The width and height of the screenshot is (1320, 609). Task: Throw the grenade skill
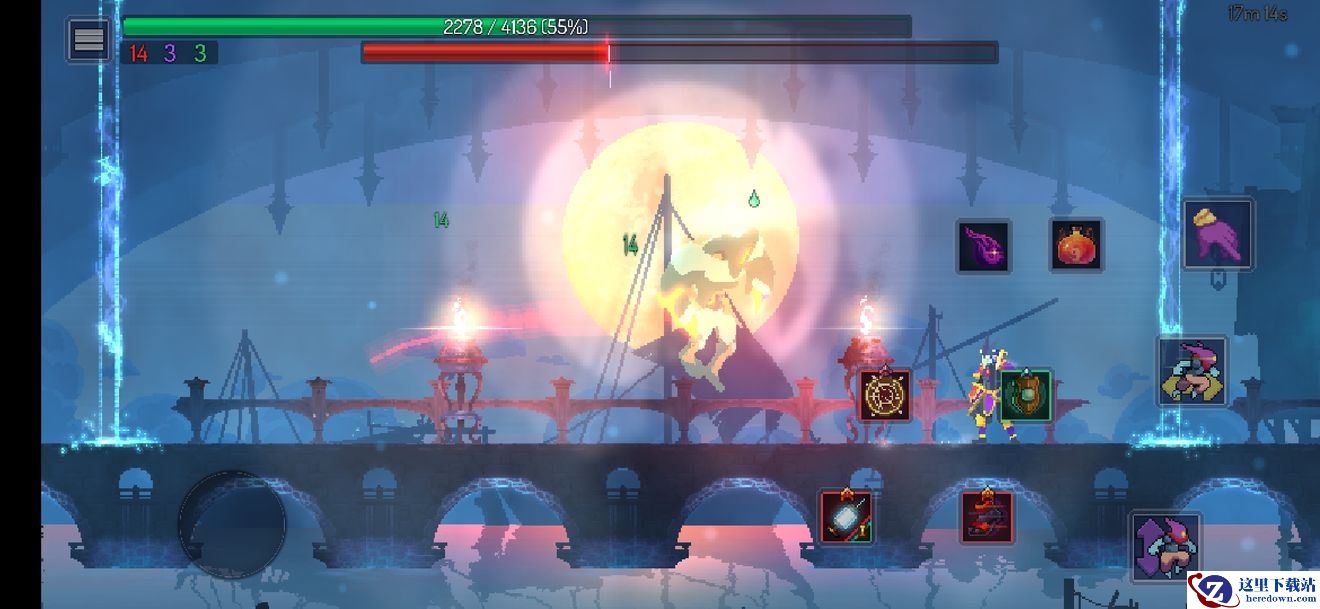(x=846, y=517)
